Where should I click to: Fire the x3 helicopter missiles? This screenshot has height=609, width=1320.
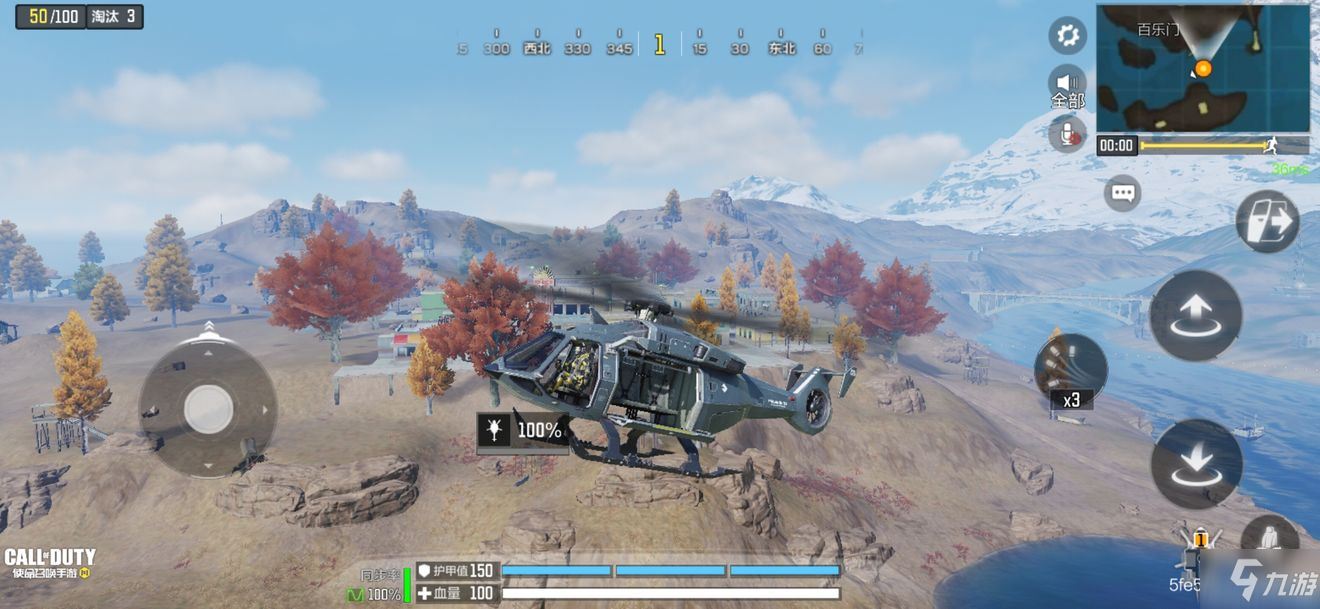(1070, 367)
